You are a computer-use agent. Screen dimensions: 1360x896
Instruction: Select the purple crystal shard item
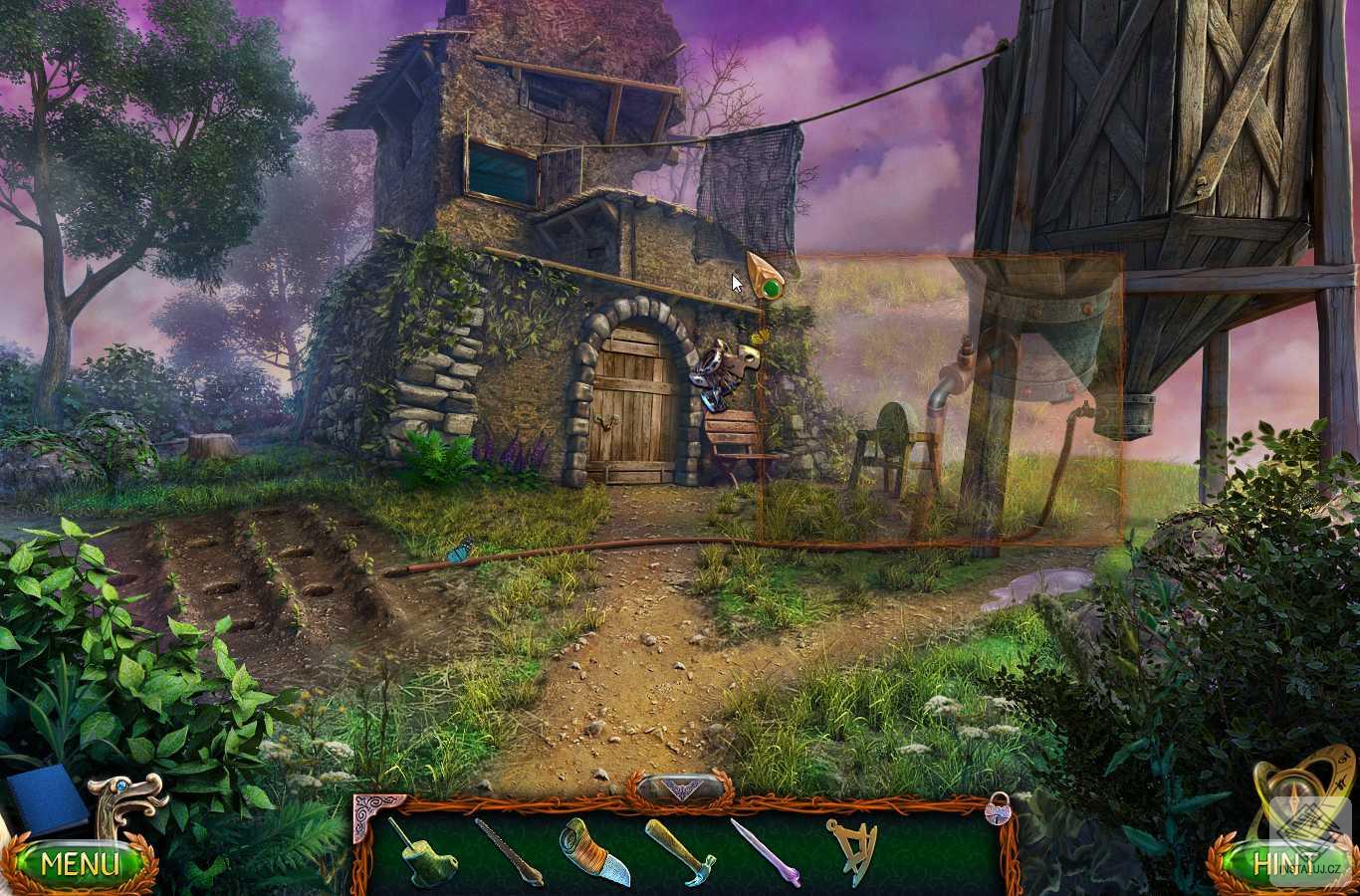[x=765, y=852]
